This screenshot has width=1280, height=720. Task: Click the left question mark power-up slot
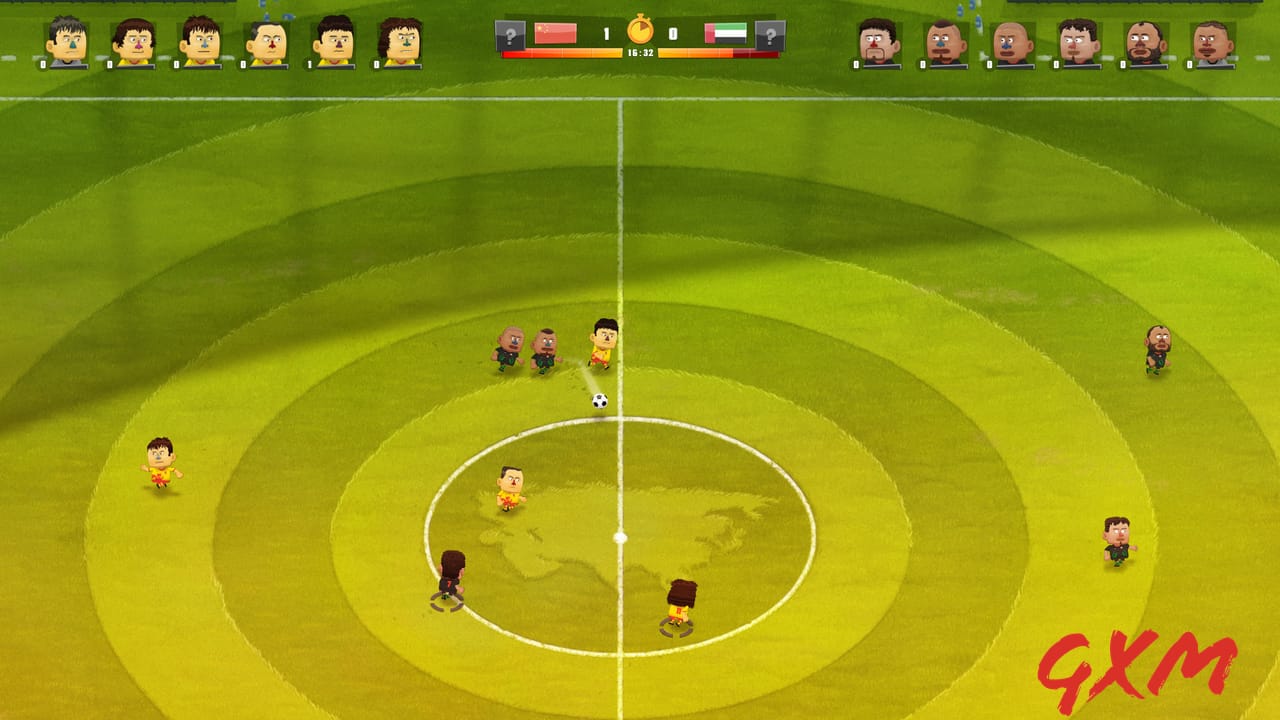coord(510,33)
